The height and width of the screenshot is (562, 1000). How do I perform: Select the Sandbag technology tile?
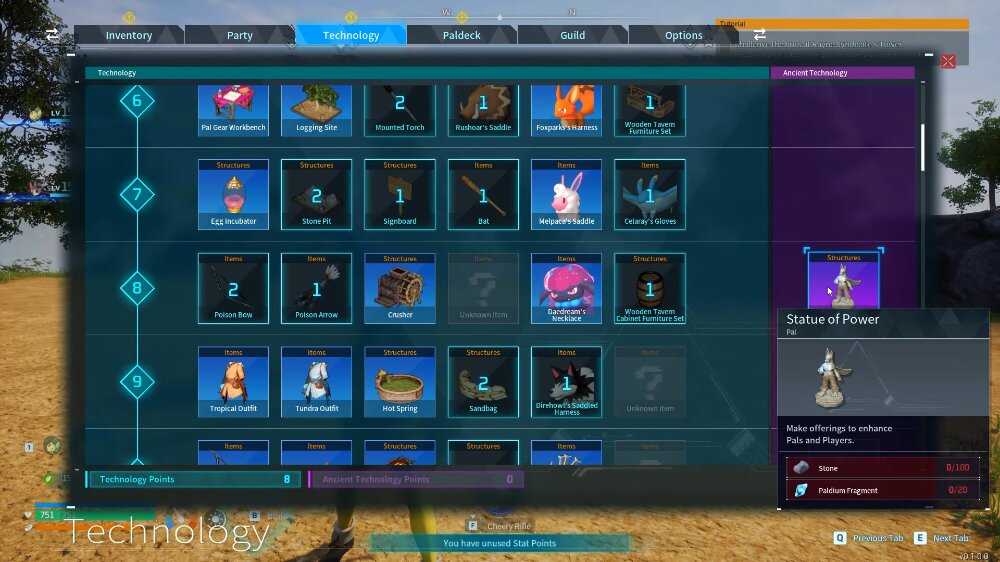(483, 381)
